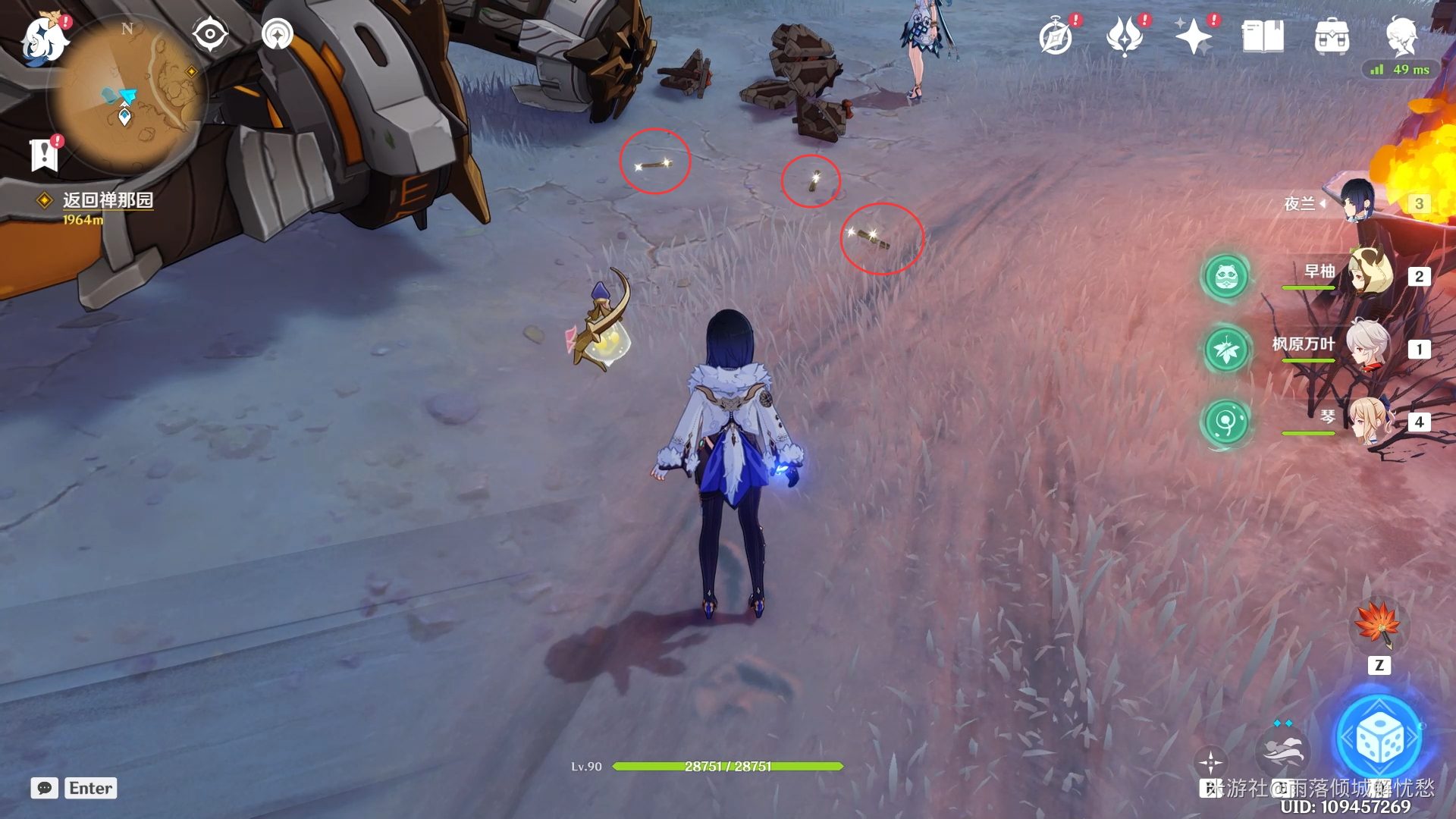Open the winged emblem icon in top bar

click(x=1125, y=36)
